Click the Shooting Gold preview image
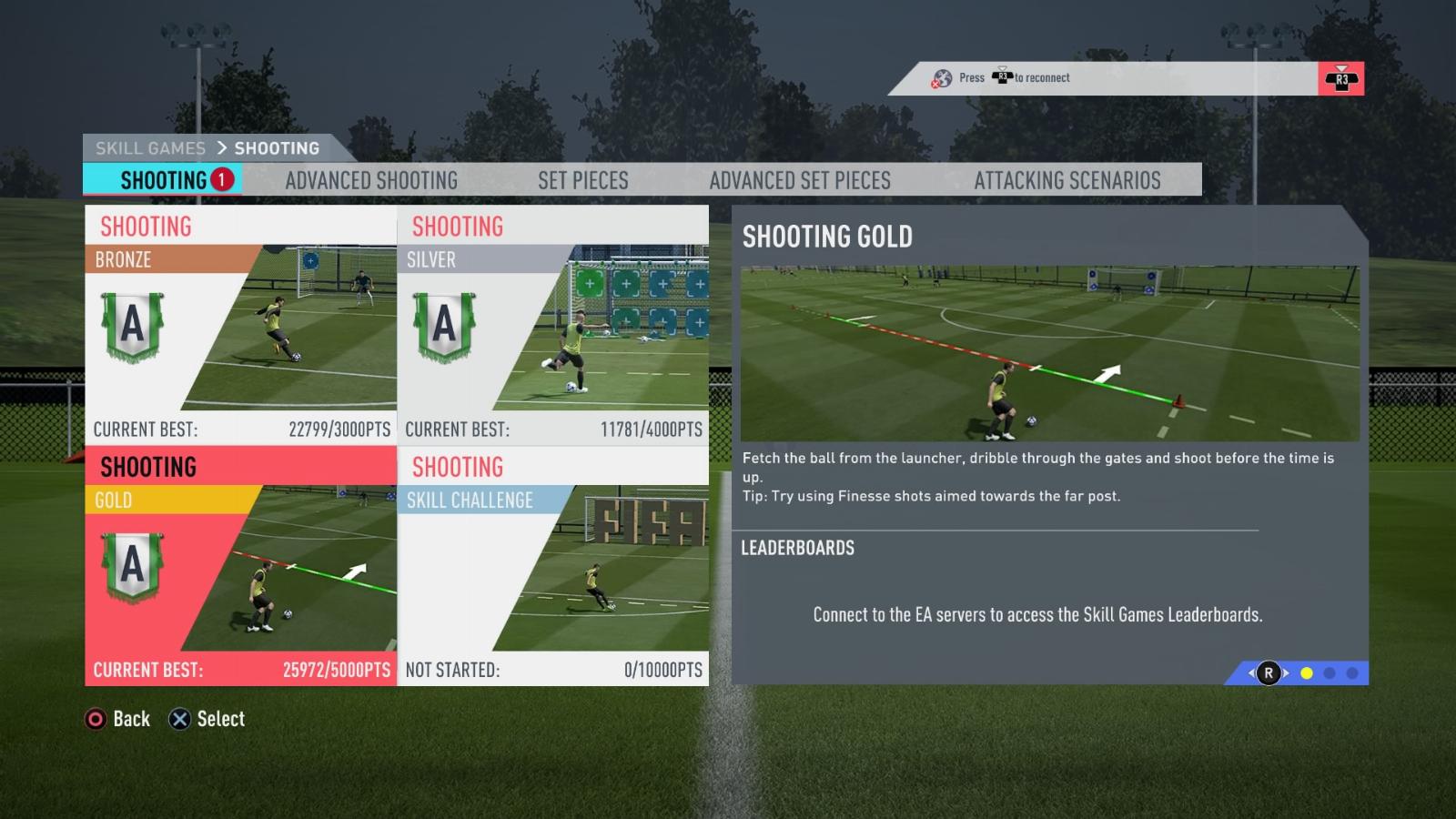 click(1050, 354)
